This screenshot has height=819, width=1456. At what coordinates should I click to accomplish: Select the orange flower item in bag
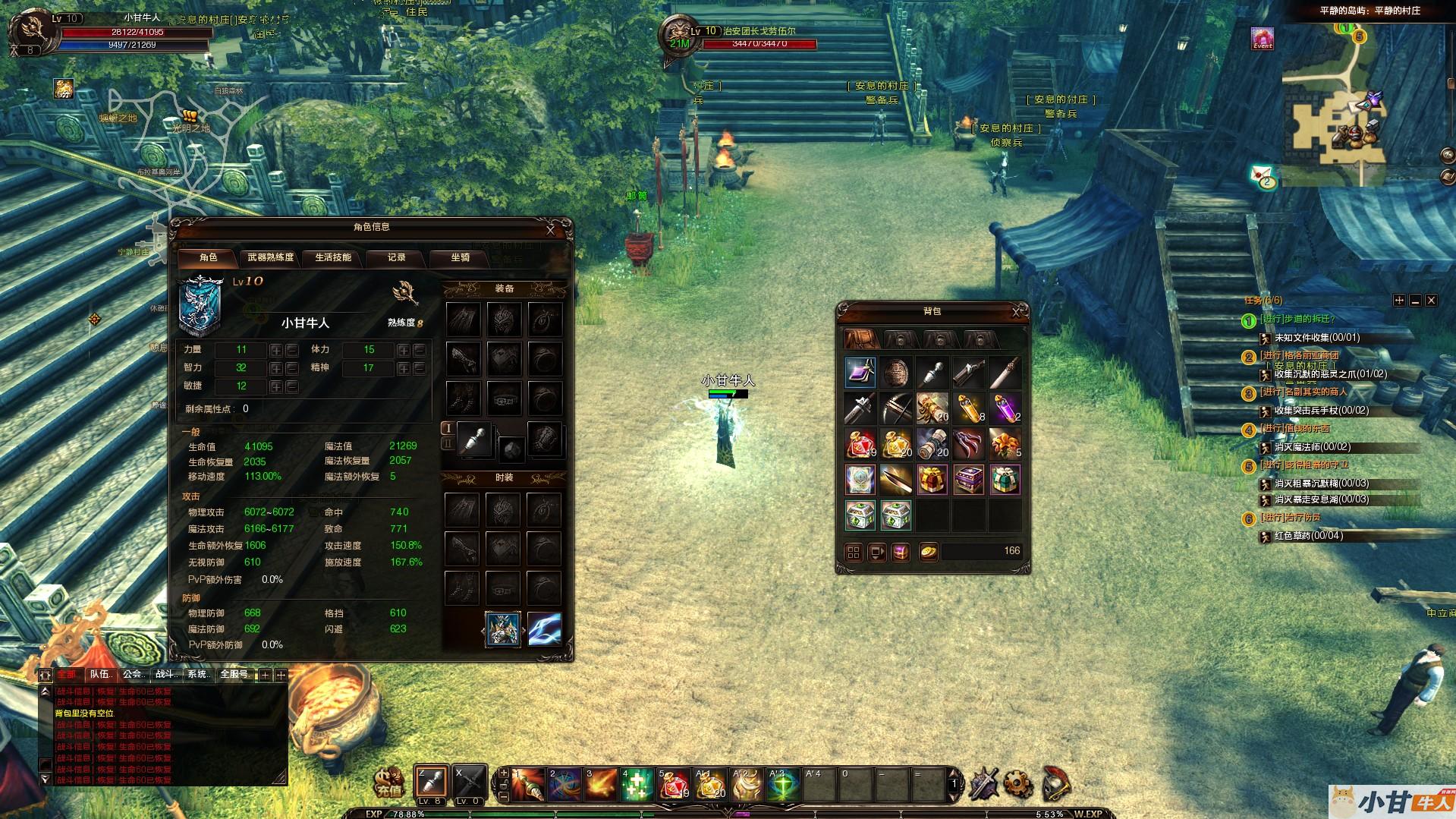coord(1005,445)
